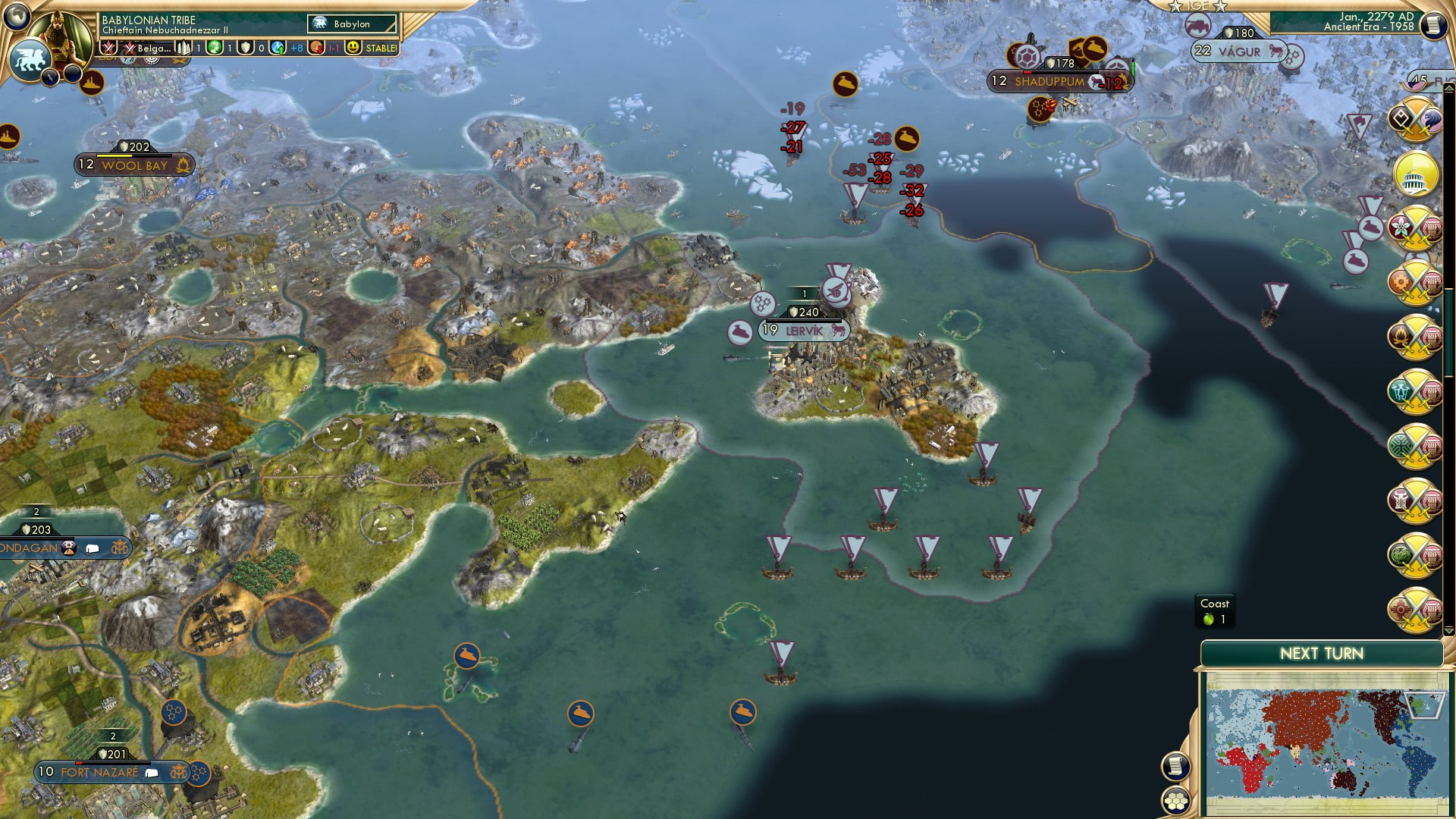Image resolution: width=1456 pixels, height=819 pixels.
Task: Toggle strategic view with the globe button
Action: coord(17,15)
